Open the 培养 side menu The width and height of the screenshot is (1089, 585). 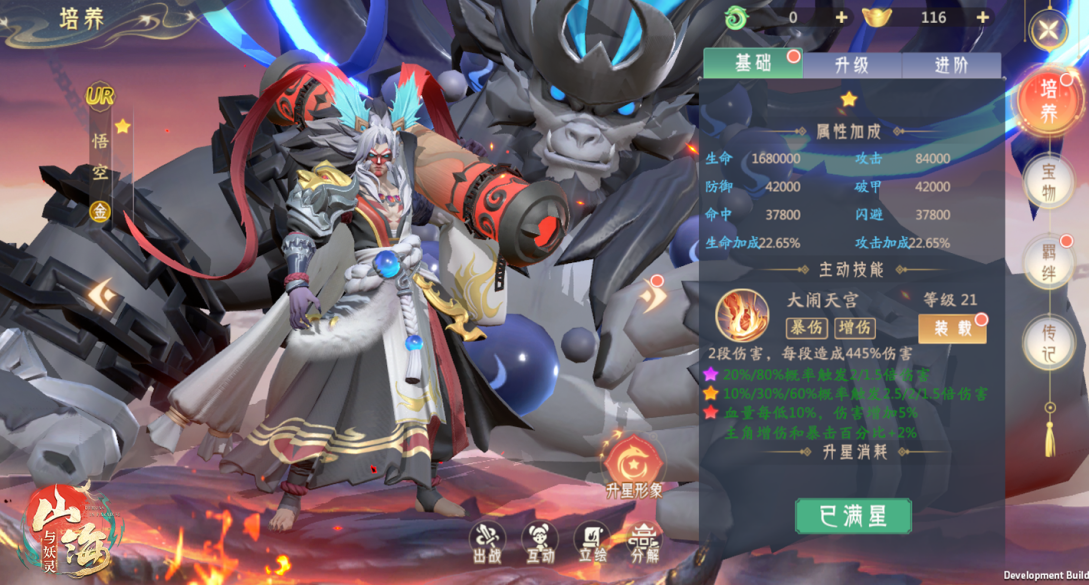click(1048, 102)
